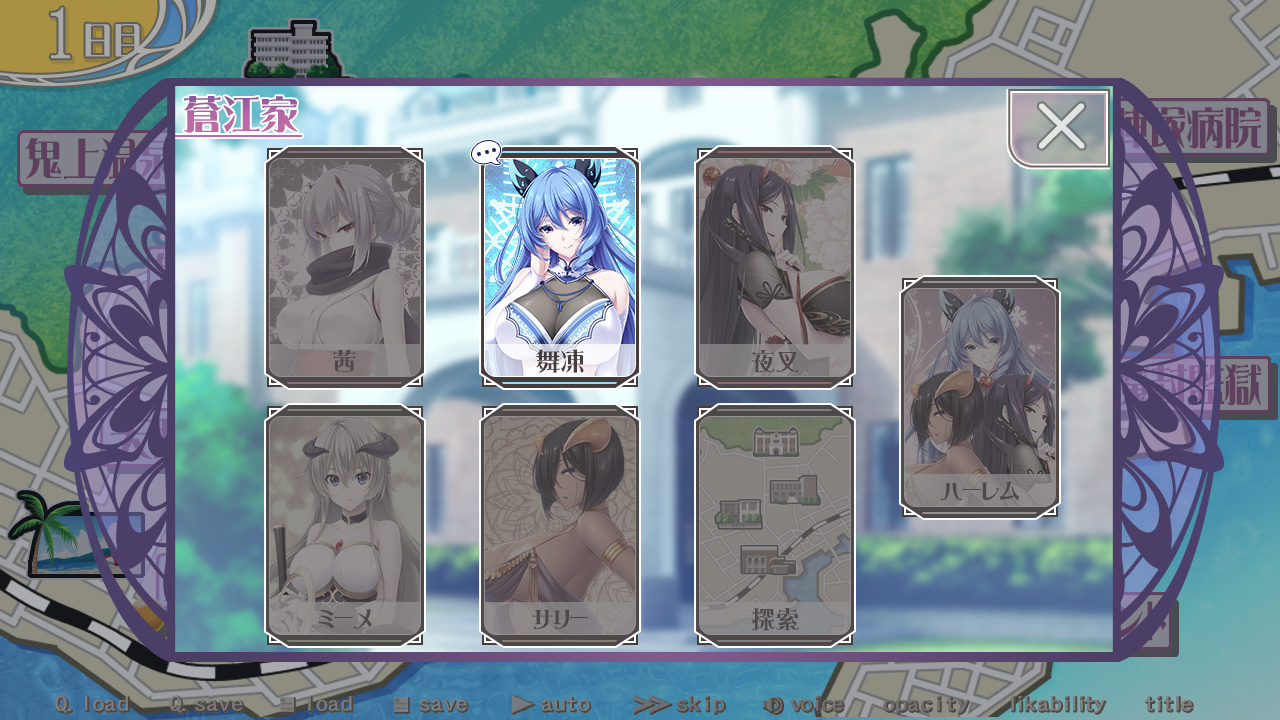Image resolution: width=1280 pixels, height=720 pixels.
Task: Open the load game menu
Action: pos(316,704)
